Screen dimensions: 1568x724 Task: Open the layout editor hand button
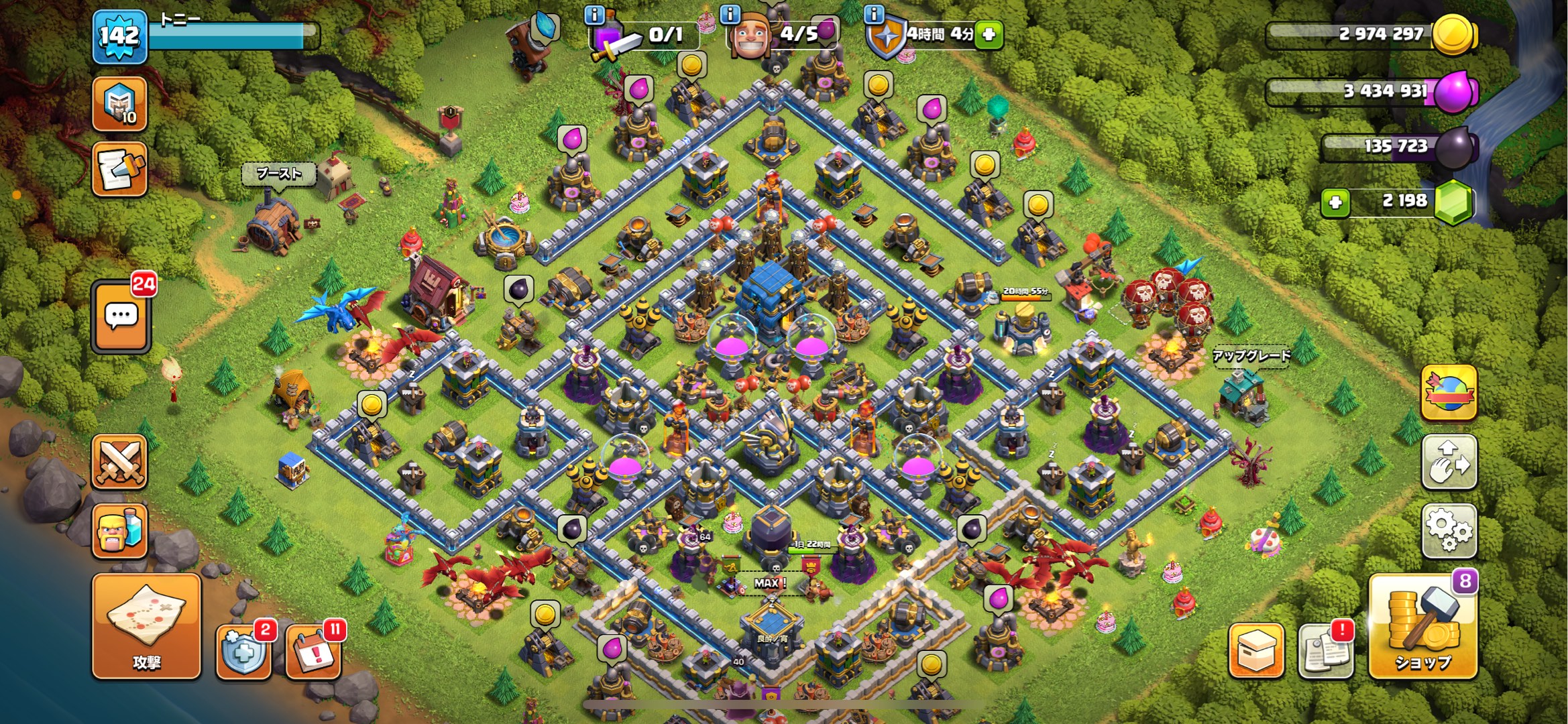[x=1449, y=462]
